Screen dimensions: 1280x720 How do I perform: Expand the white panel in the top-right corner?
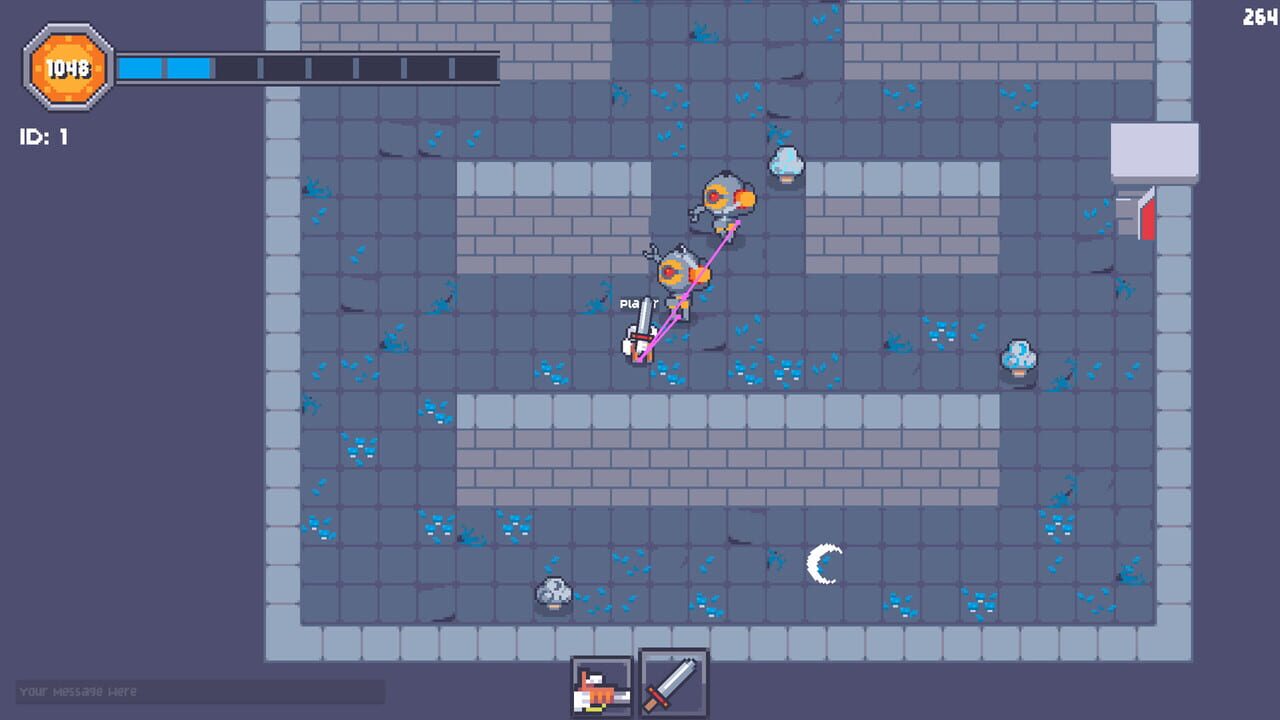1154,150
